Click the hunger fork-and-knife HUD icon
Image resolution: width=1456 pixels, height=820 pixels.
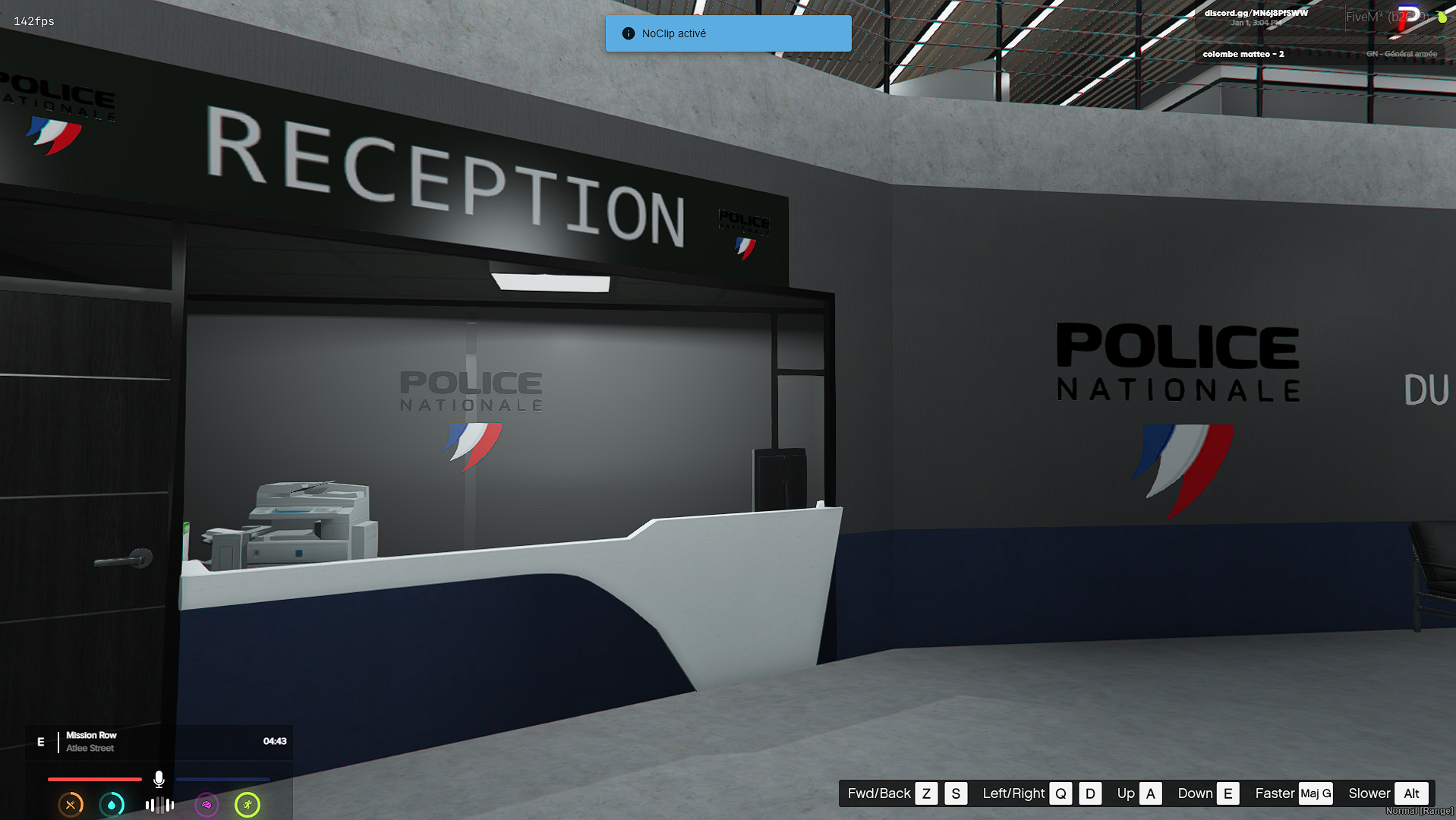coord(71,805)
